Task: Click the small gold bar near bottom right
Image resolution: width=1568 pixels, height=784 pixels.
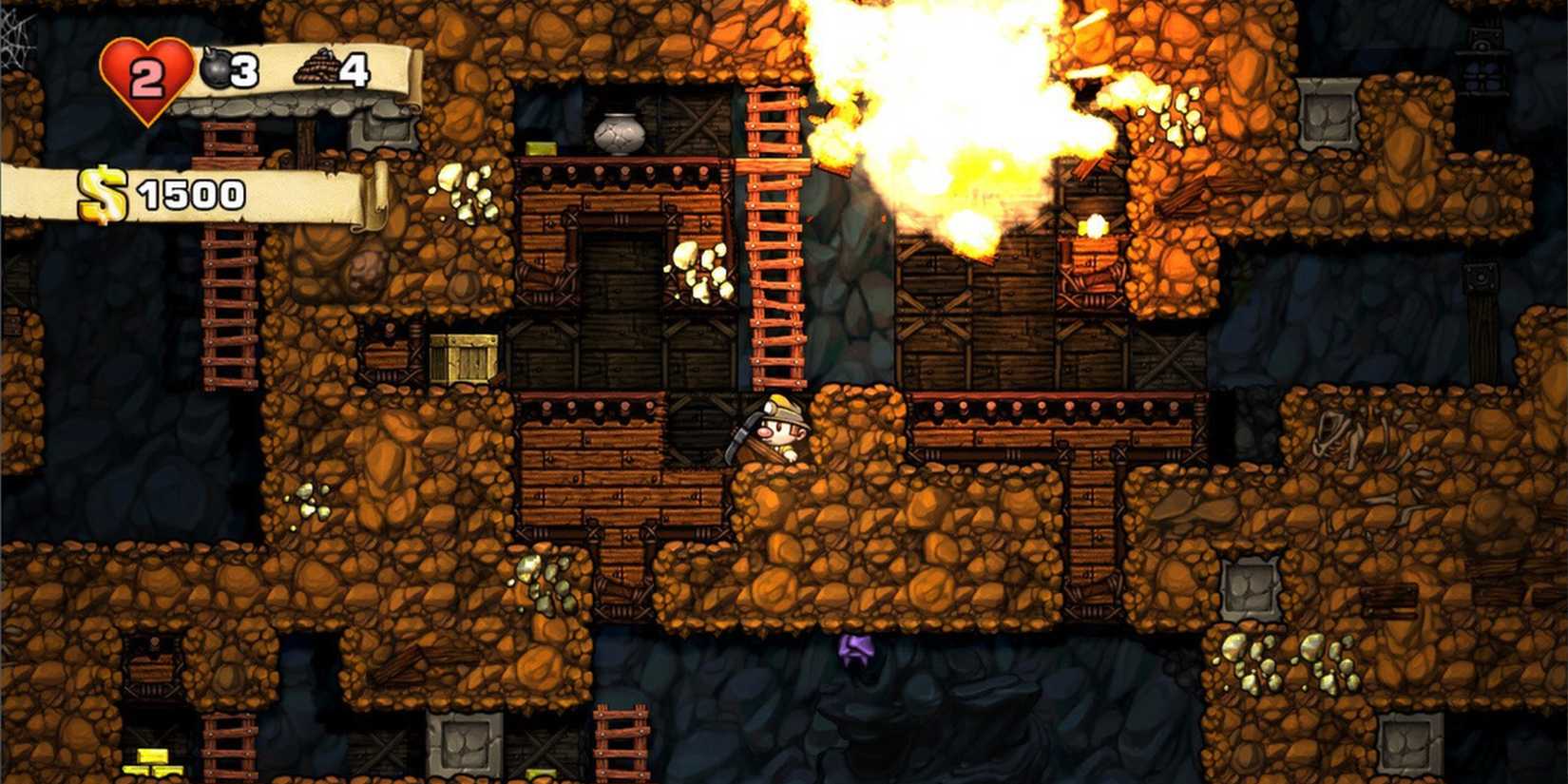Action: 540,772
